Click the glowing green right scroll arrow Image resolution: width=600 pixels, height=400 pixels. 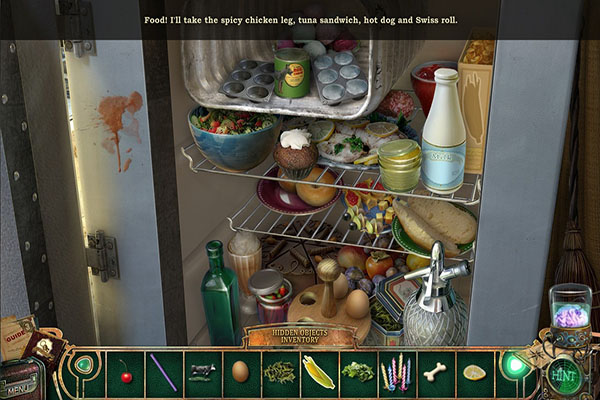tap(515, 365)
